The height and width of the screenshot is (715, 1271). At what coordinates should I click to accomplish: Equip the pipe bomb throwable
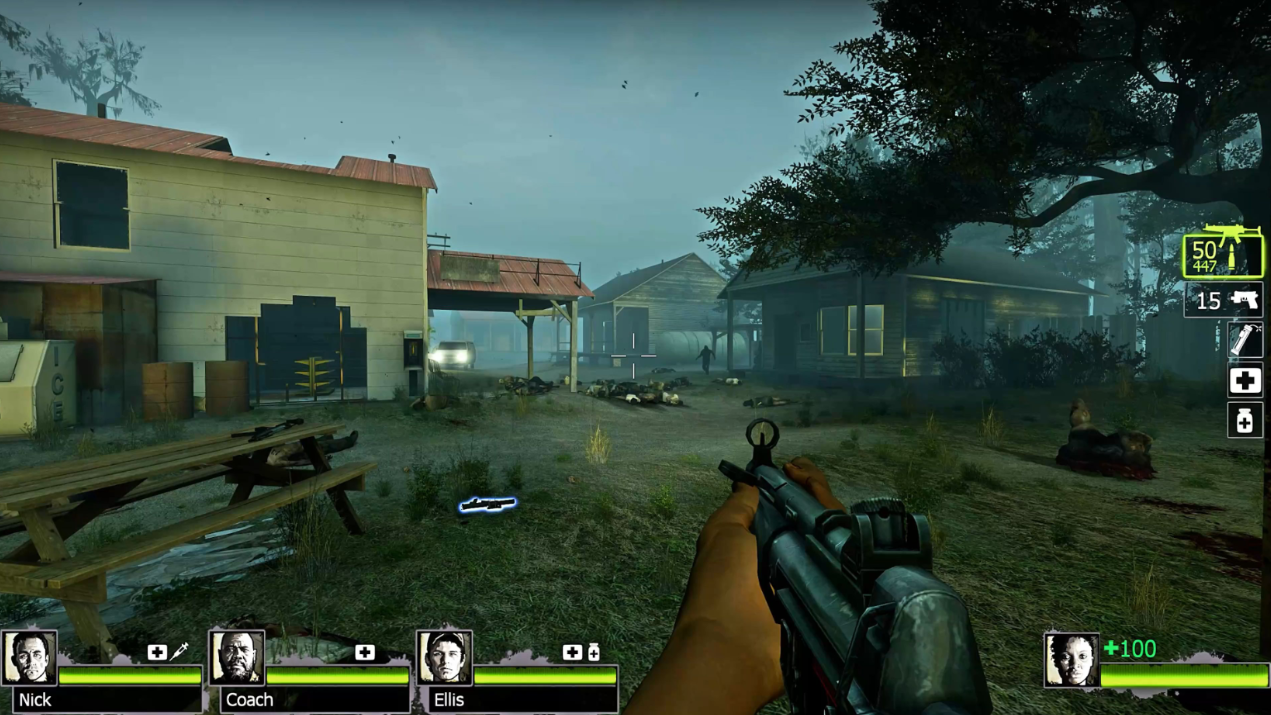tap(1245, 341)
